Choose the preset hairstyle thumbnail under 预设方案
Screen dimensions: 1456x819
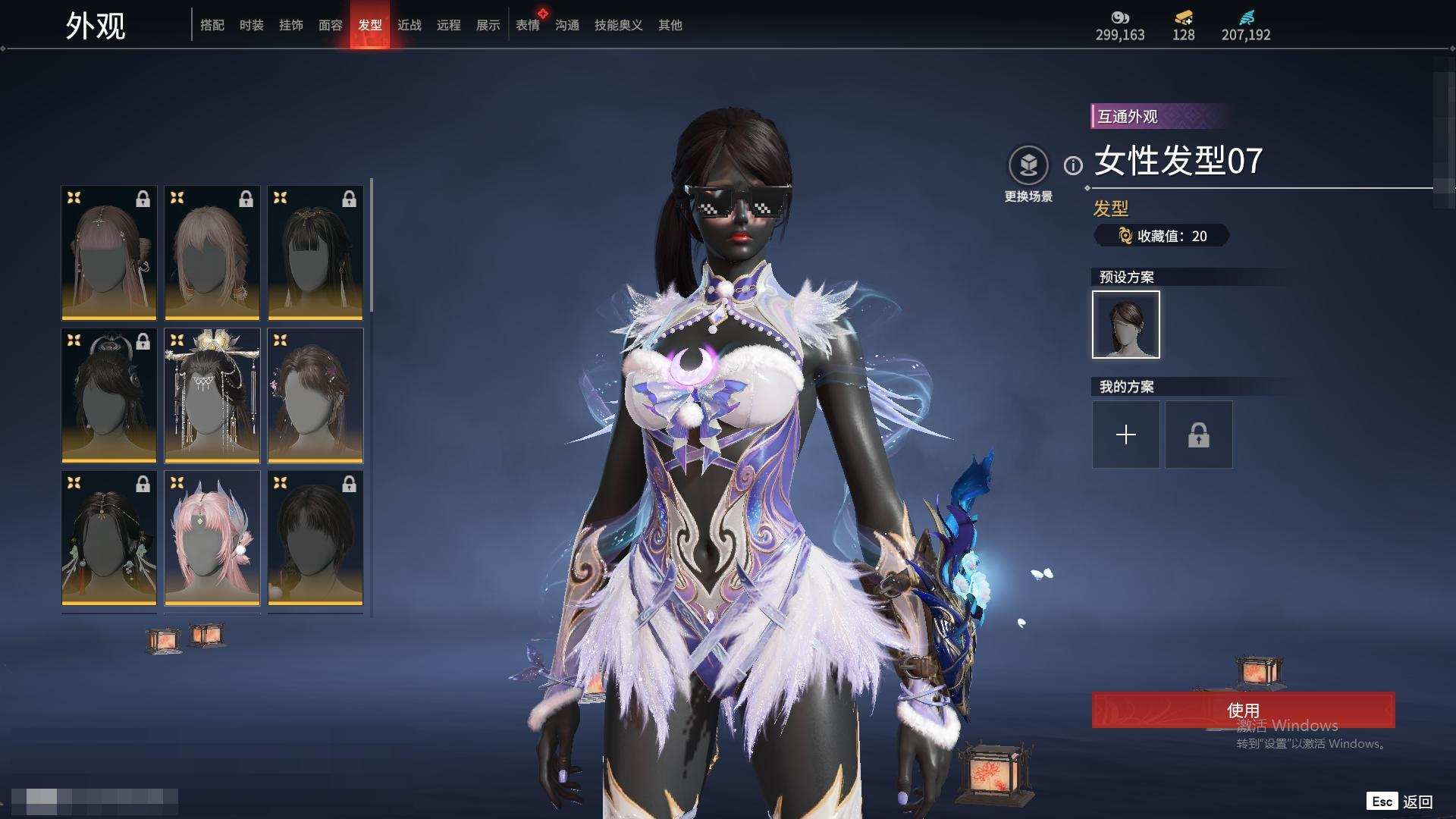click(x=1125, y=325)
